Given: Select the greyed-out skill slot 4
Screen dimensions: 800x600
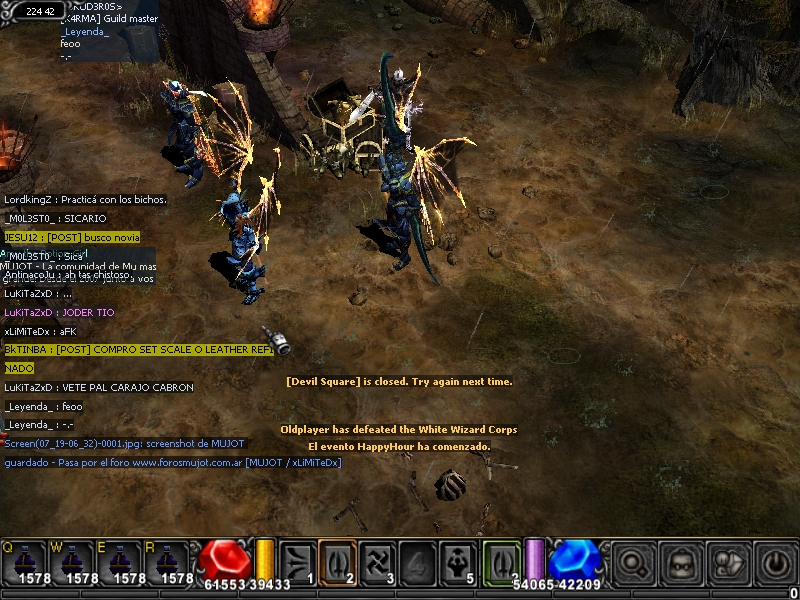Looking at the screenshot, I should [417, 560].
